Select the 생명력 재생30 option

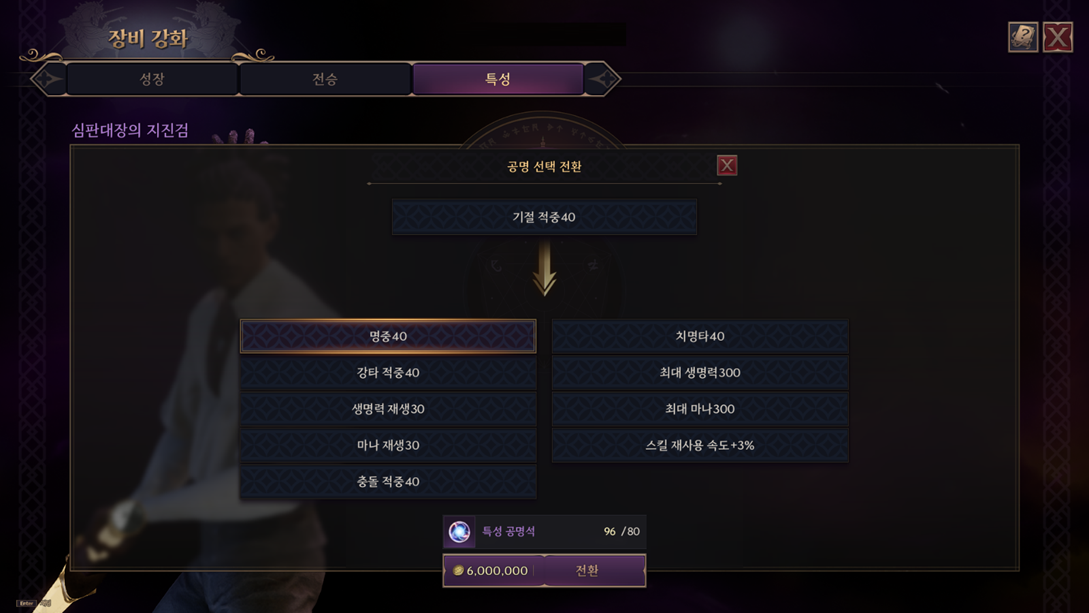[x=388, y=409]
